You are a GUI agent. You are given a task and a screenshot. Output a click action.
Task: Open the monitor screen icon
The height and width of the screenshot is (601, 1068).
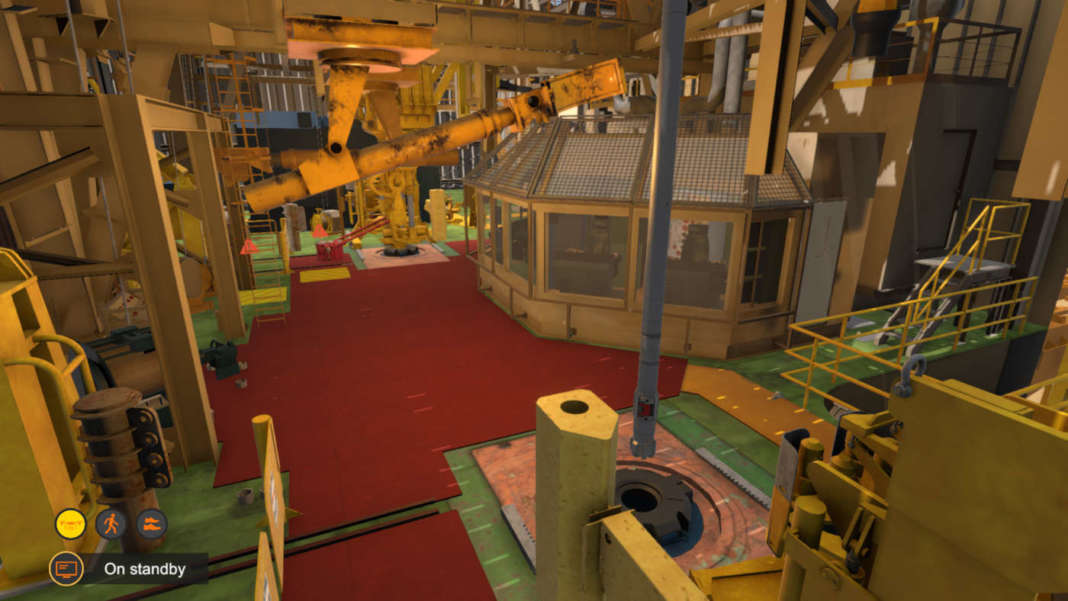click(x=66, y=569)
